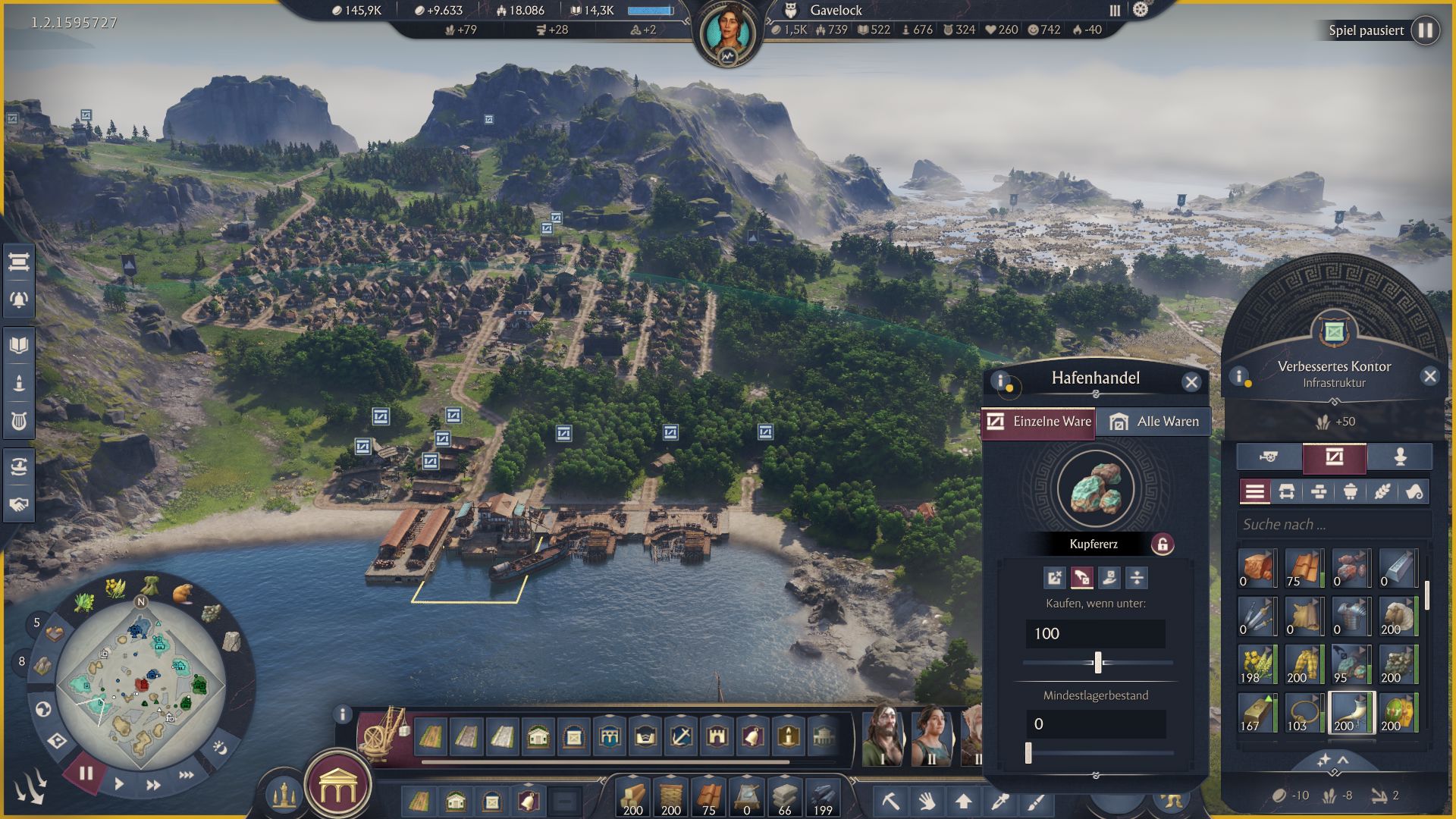Click the 'Kaufen, wenn unter' value field
Image resolution: width=1456 pixels, height=819 pixels.
1095,634
